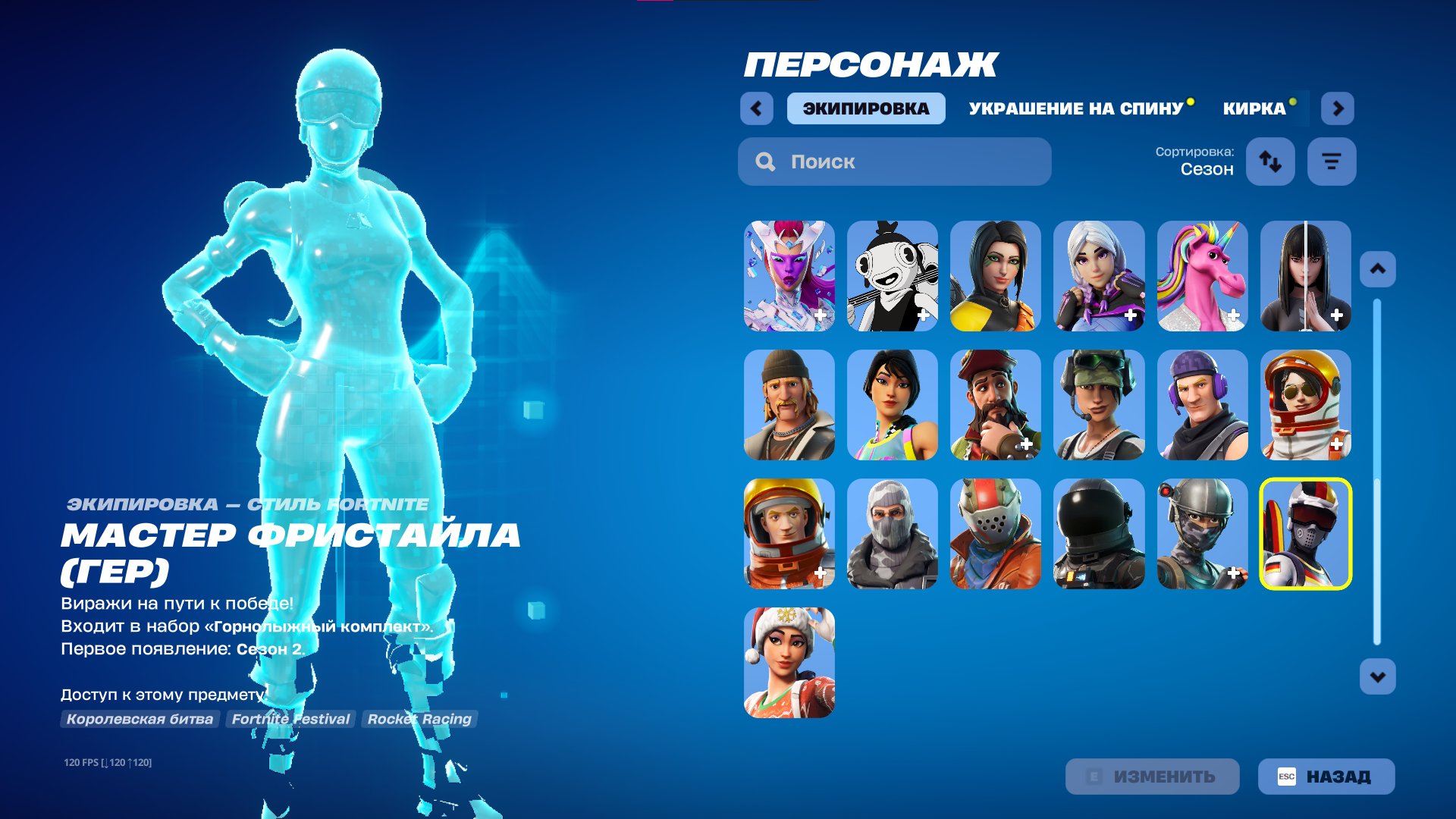
Task: Open the Сезон sorting dropdown
Action: (1206, 170)
